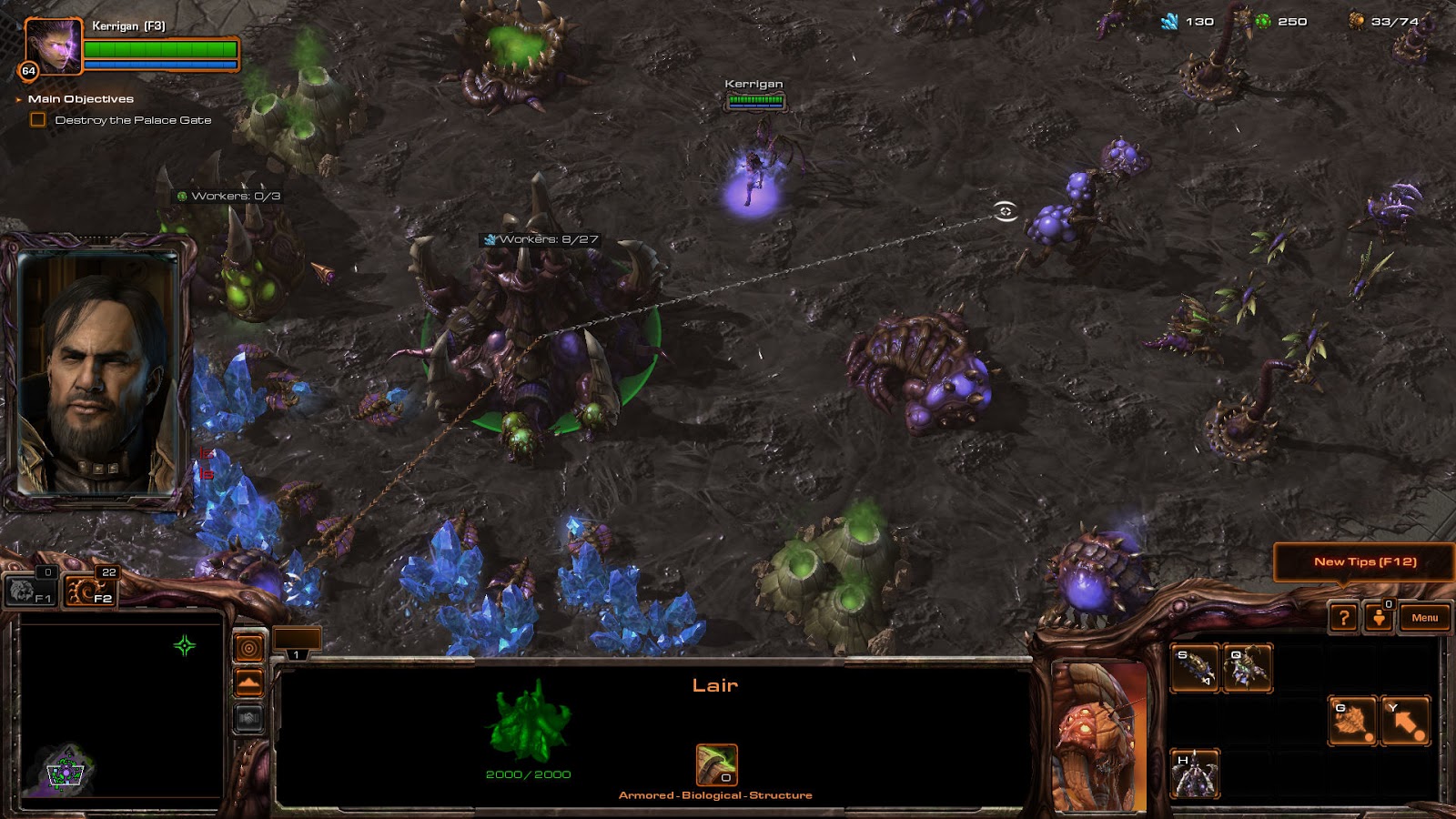The image size is (1456, 819).
Task: Click the Lair wireframe in info panel
Action: click(x=528, y=723)
